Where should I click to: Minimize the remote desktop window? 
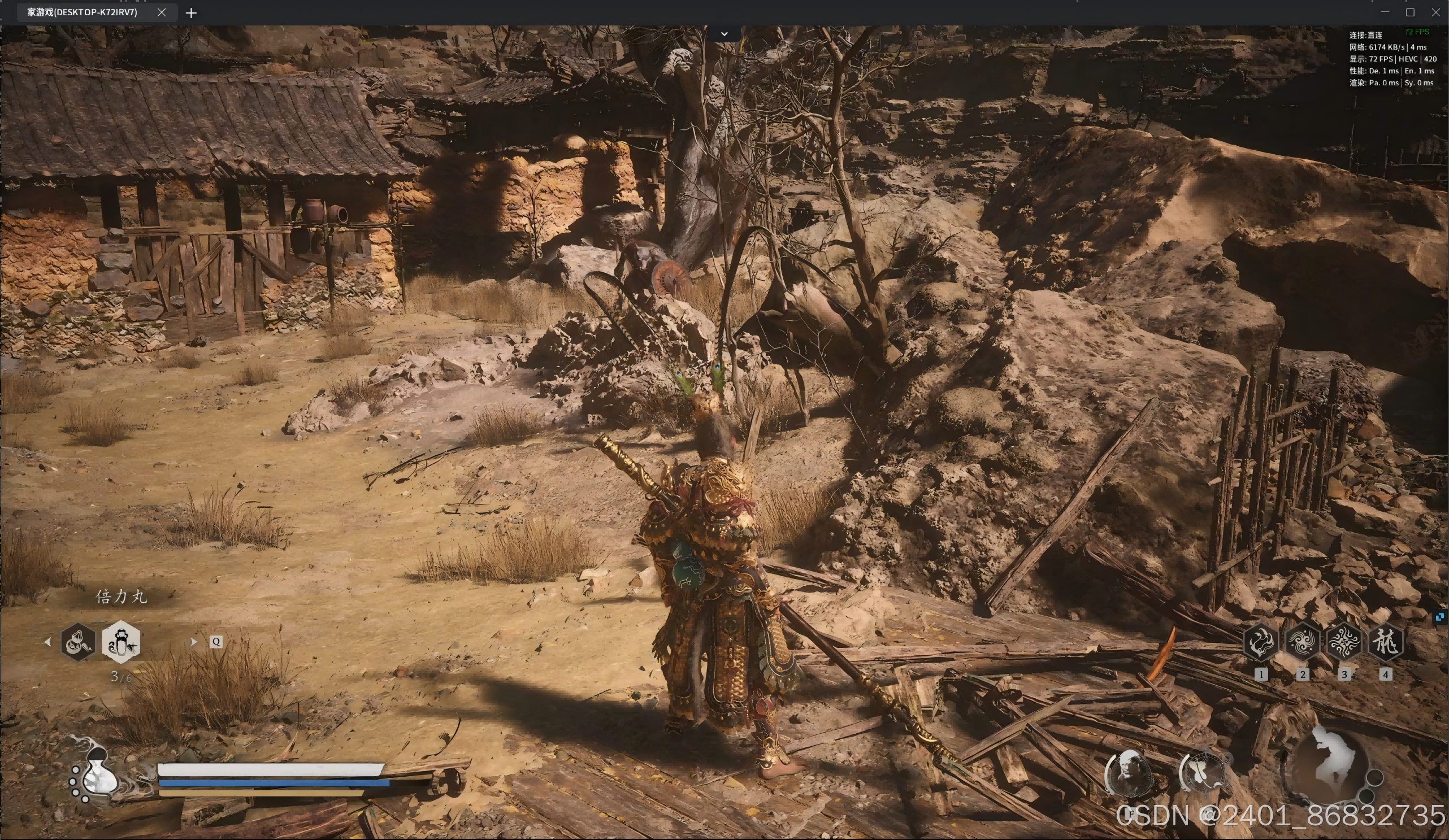coord(1385,12)
